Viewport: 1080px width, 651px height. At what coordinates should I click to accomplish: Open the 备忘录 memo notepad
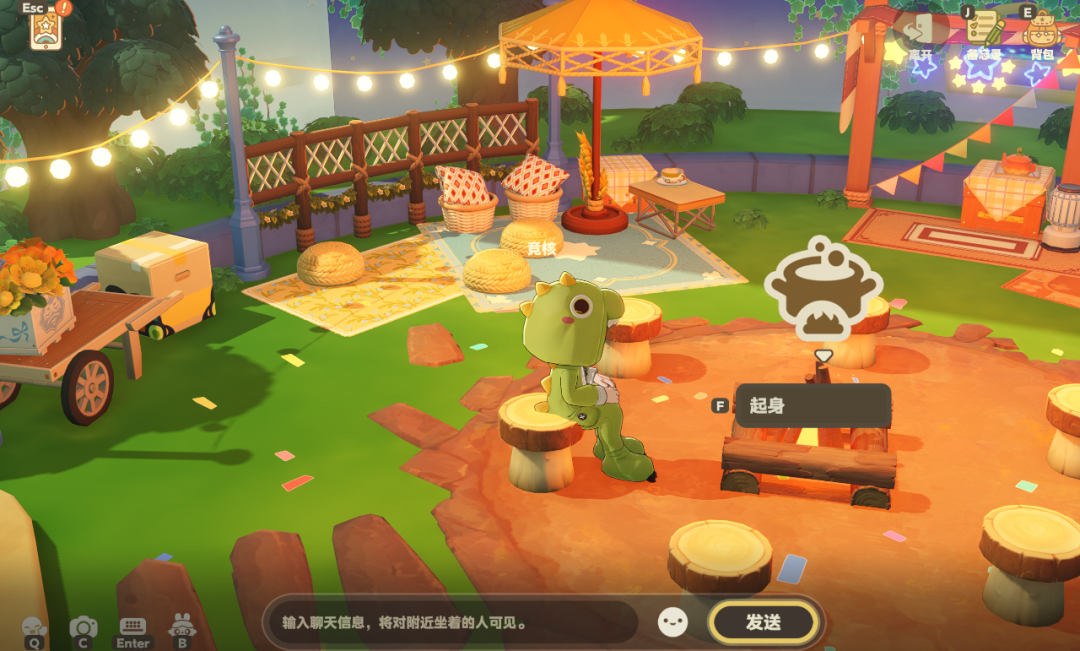pos(984,30)
